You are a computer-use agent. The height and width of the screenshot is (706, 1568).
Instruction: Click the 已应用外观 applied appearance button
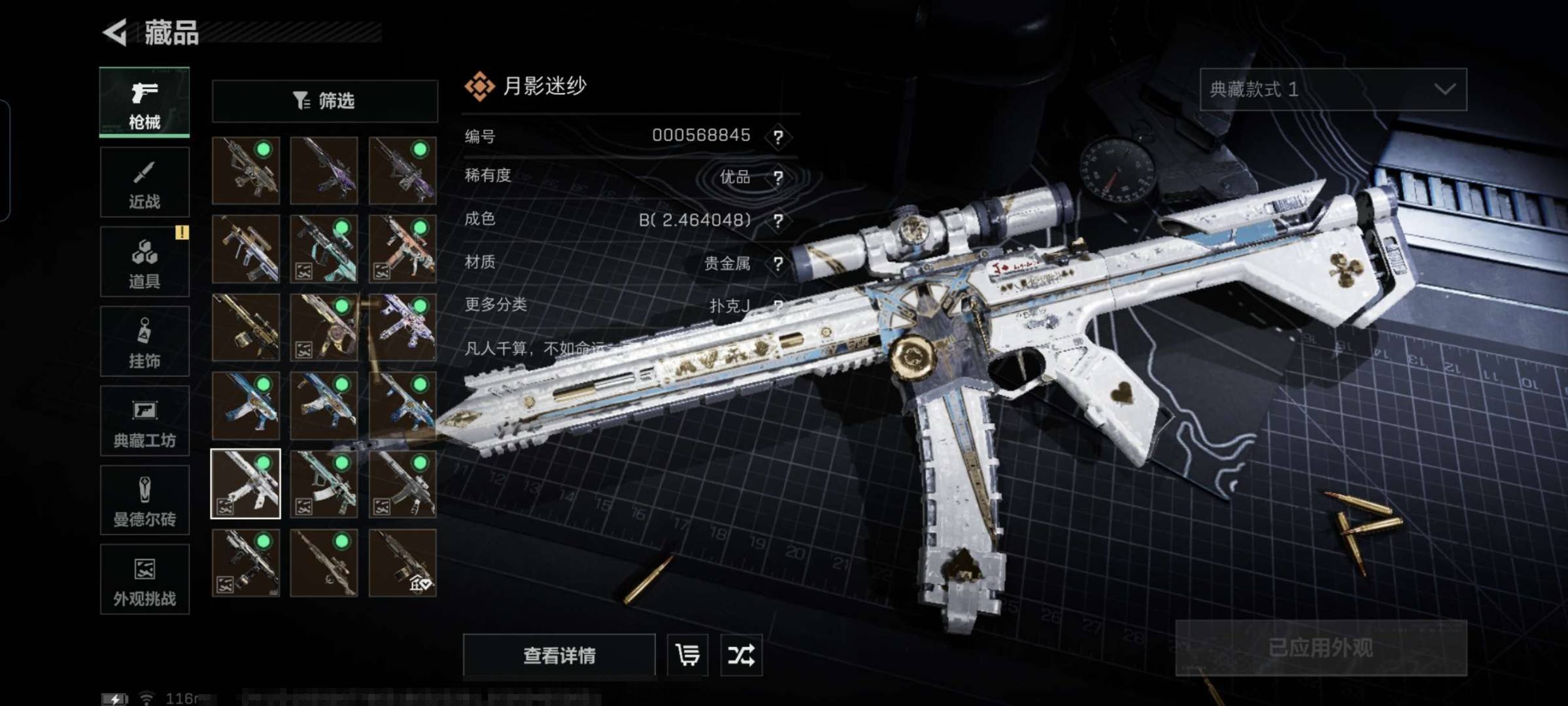click(1320, 648)
